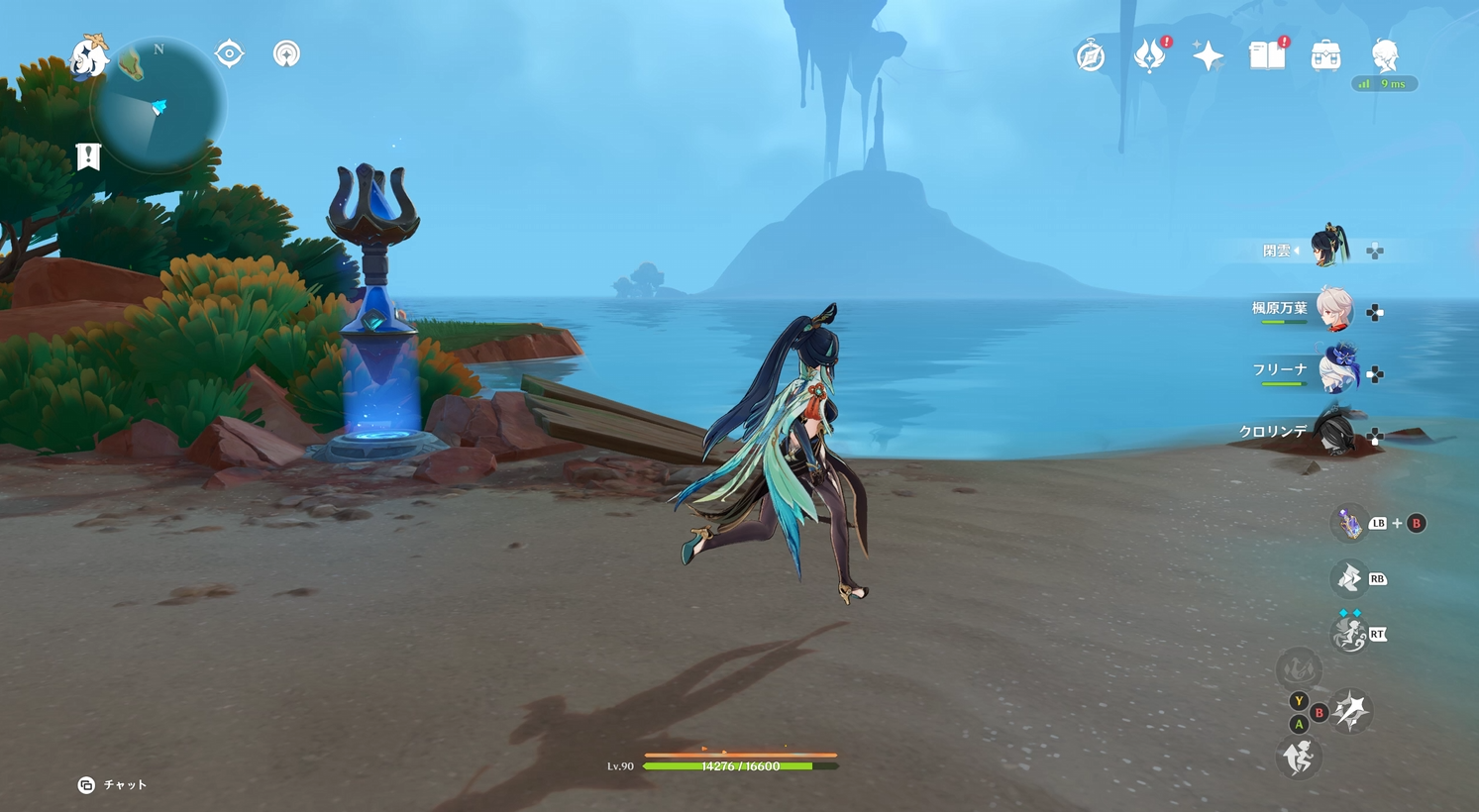Viewport: 1479px width, 812px height.
Task: Open the events overview wing icon with notification
Action: pyautogui.click(x=1148, y=56)
